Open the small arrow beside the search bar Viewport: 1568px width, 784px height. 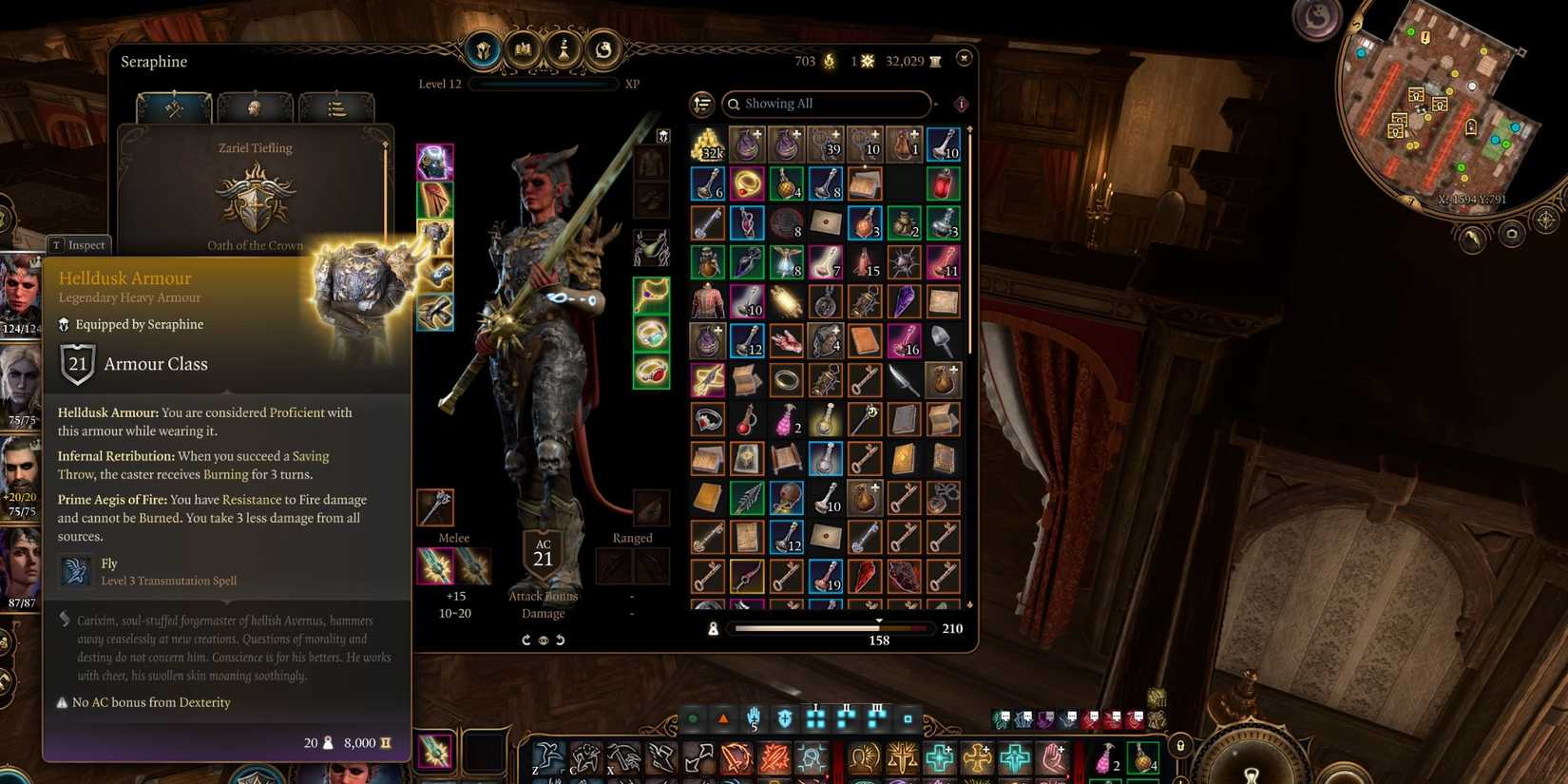[937, 103]
